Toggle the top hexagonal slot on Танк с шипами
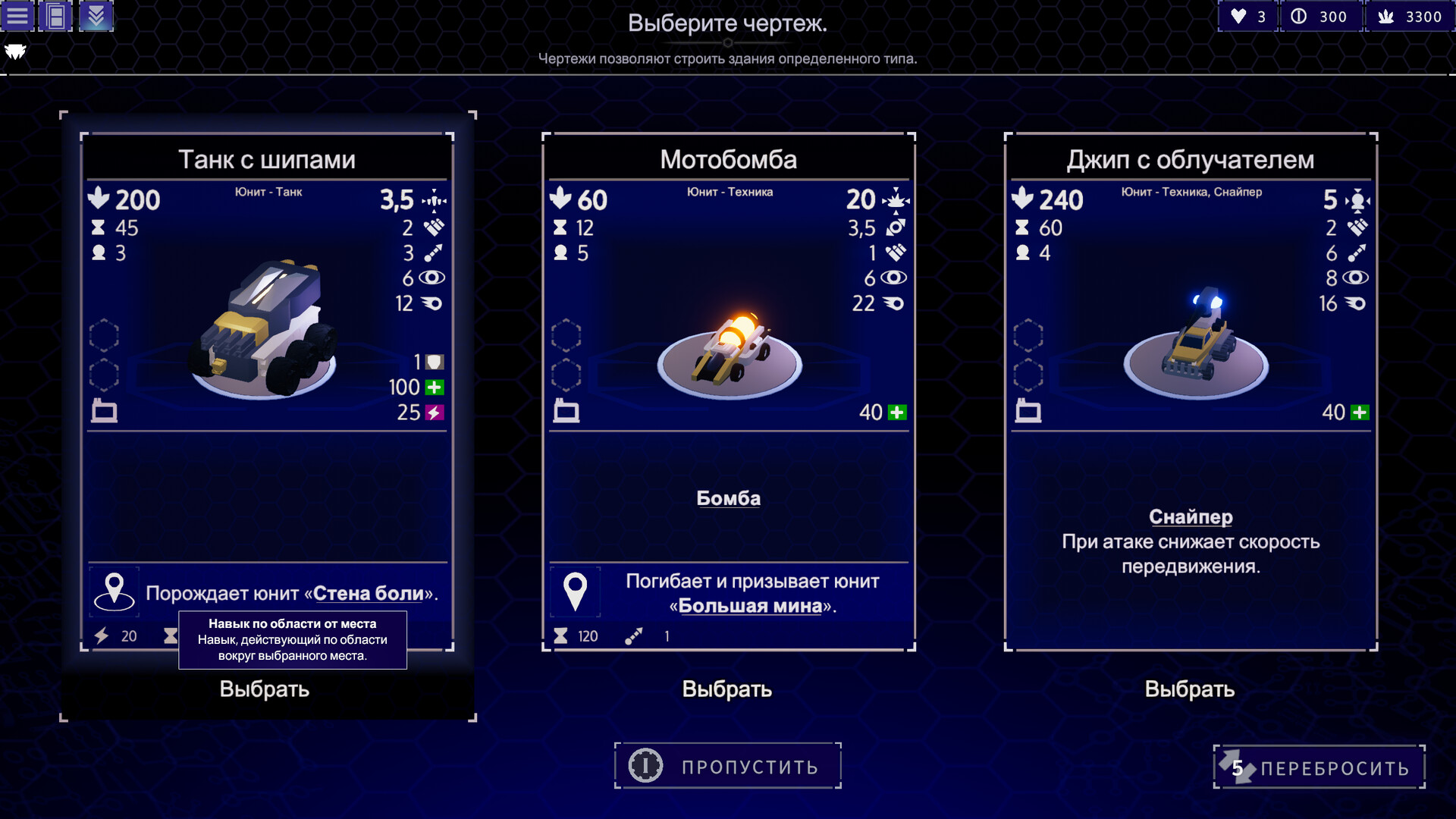This screenshot has width=1456, height=819. (x=104, y=334)
